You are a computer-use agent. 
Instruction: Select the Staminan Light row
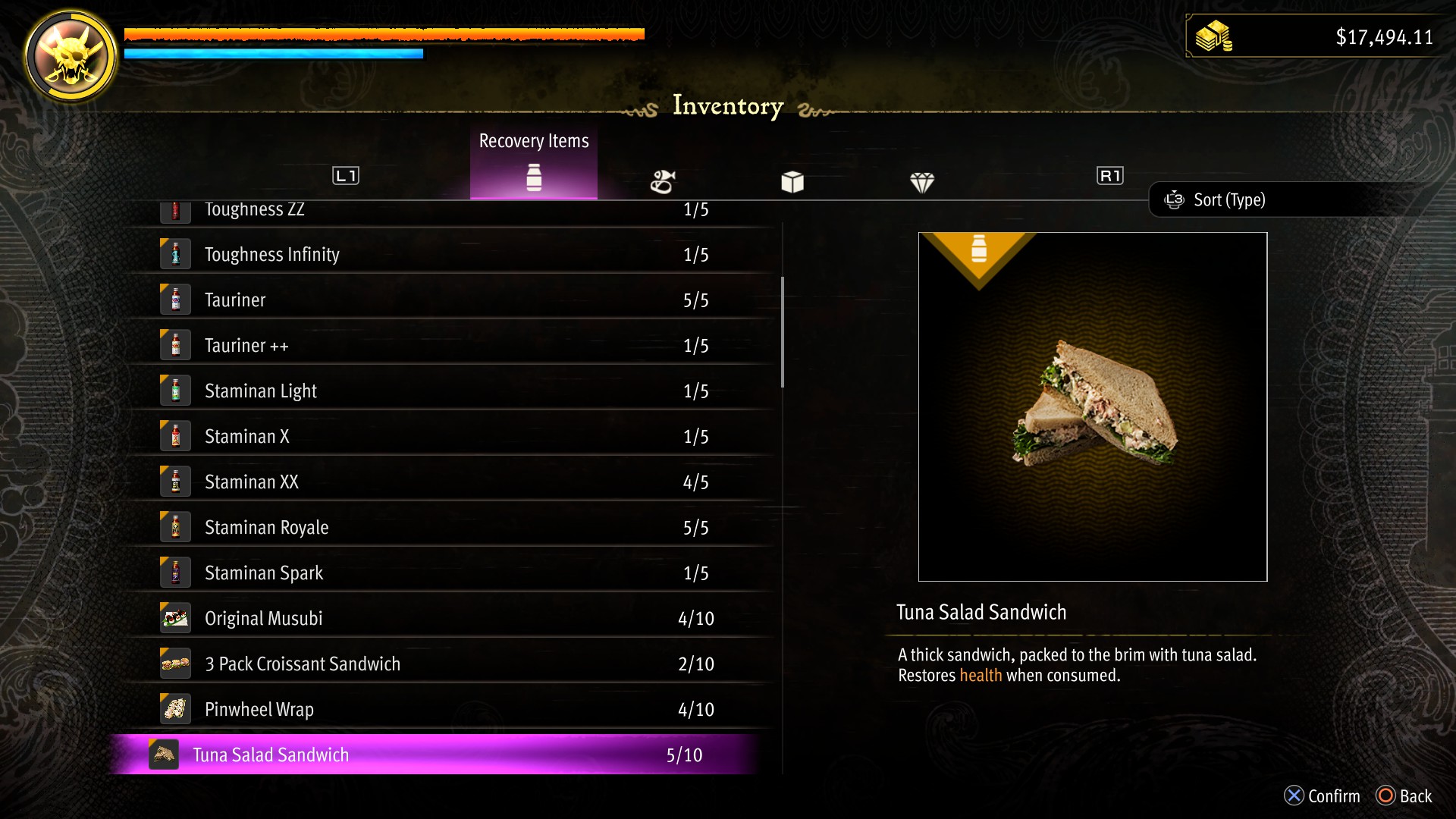[447, 391]
